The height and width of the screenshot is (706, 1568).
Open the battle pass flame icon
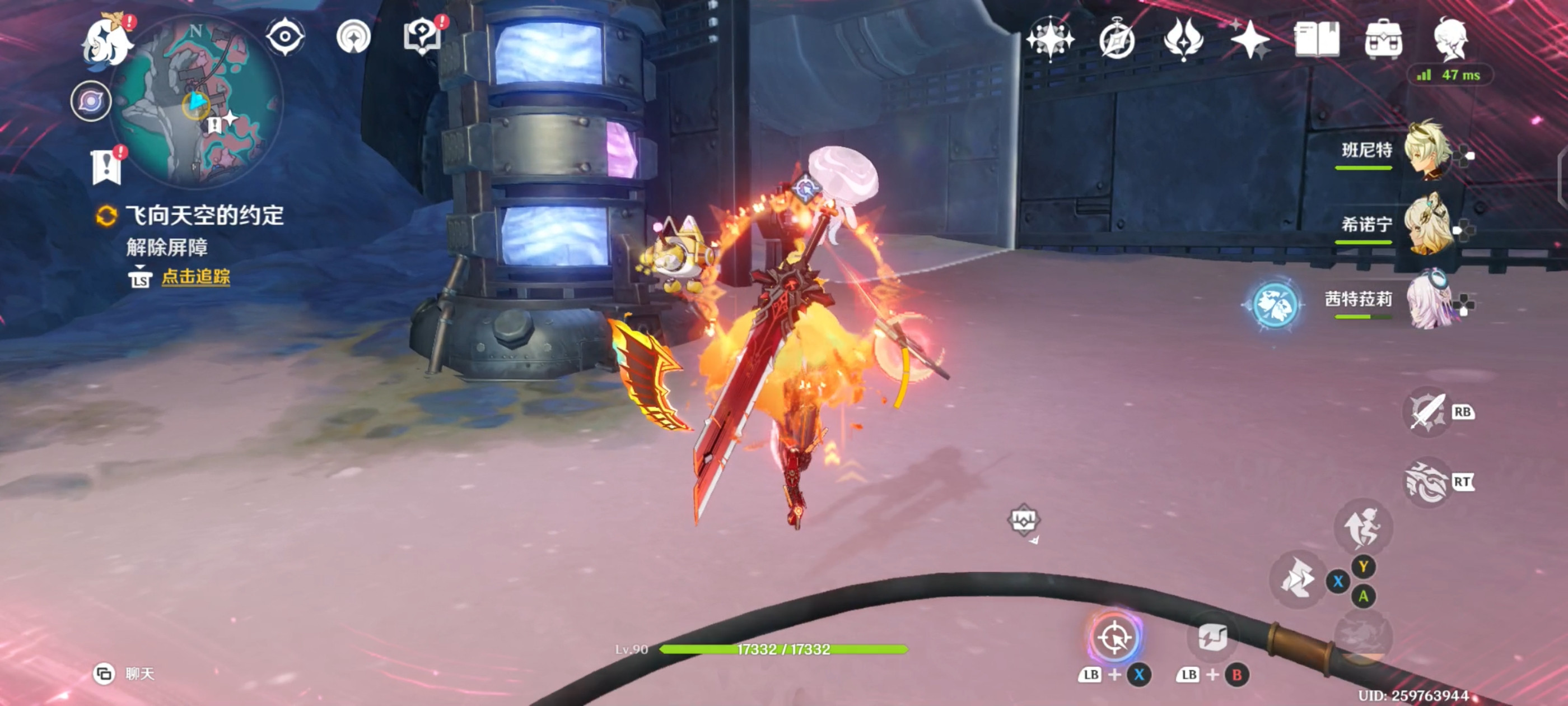[1183, 40]
